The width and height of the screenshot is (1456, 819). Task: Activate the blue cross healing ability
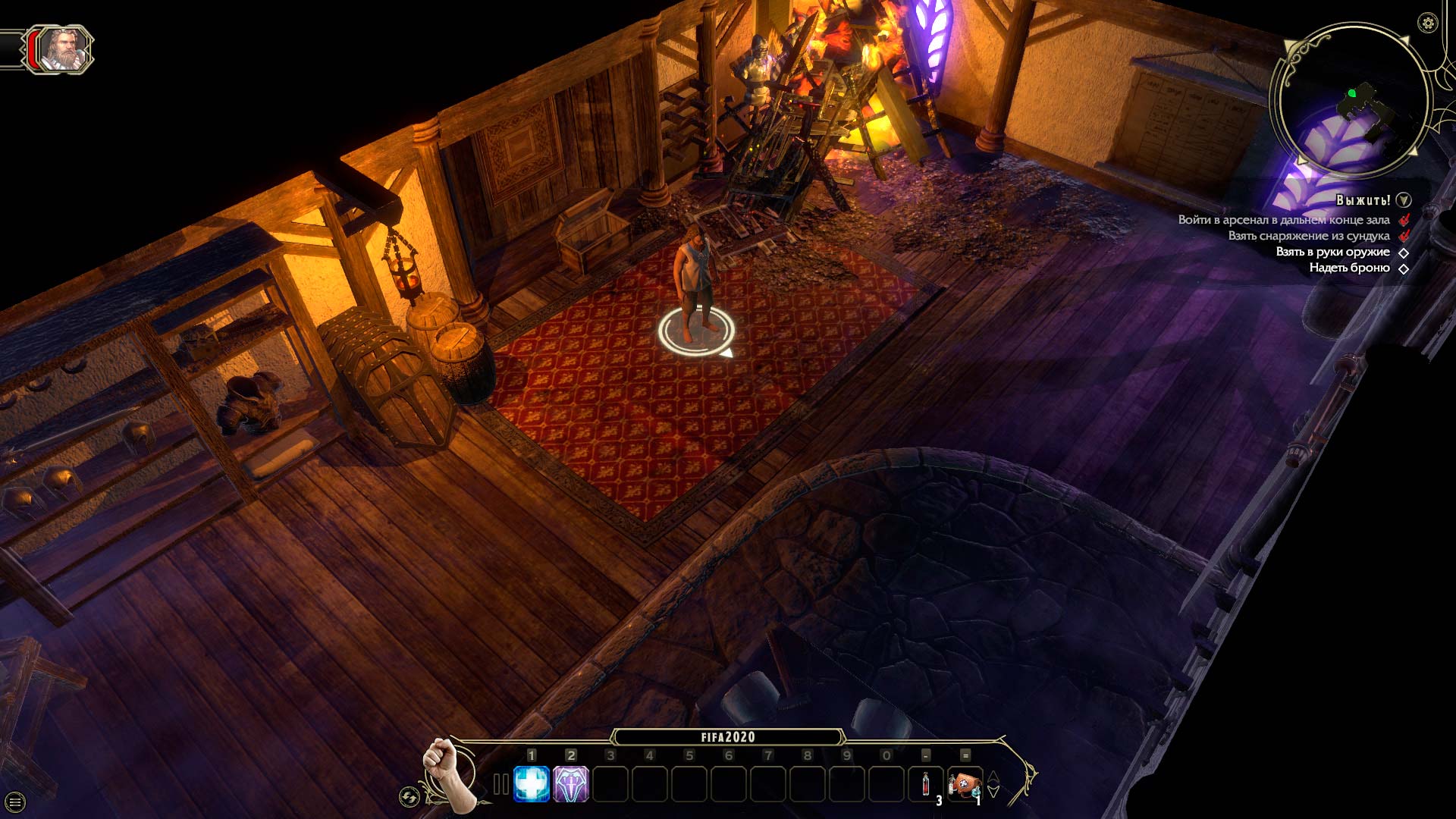click(532, 784)
